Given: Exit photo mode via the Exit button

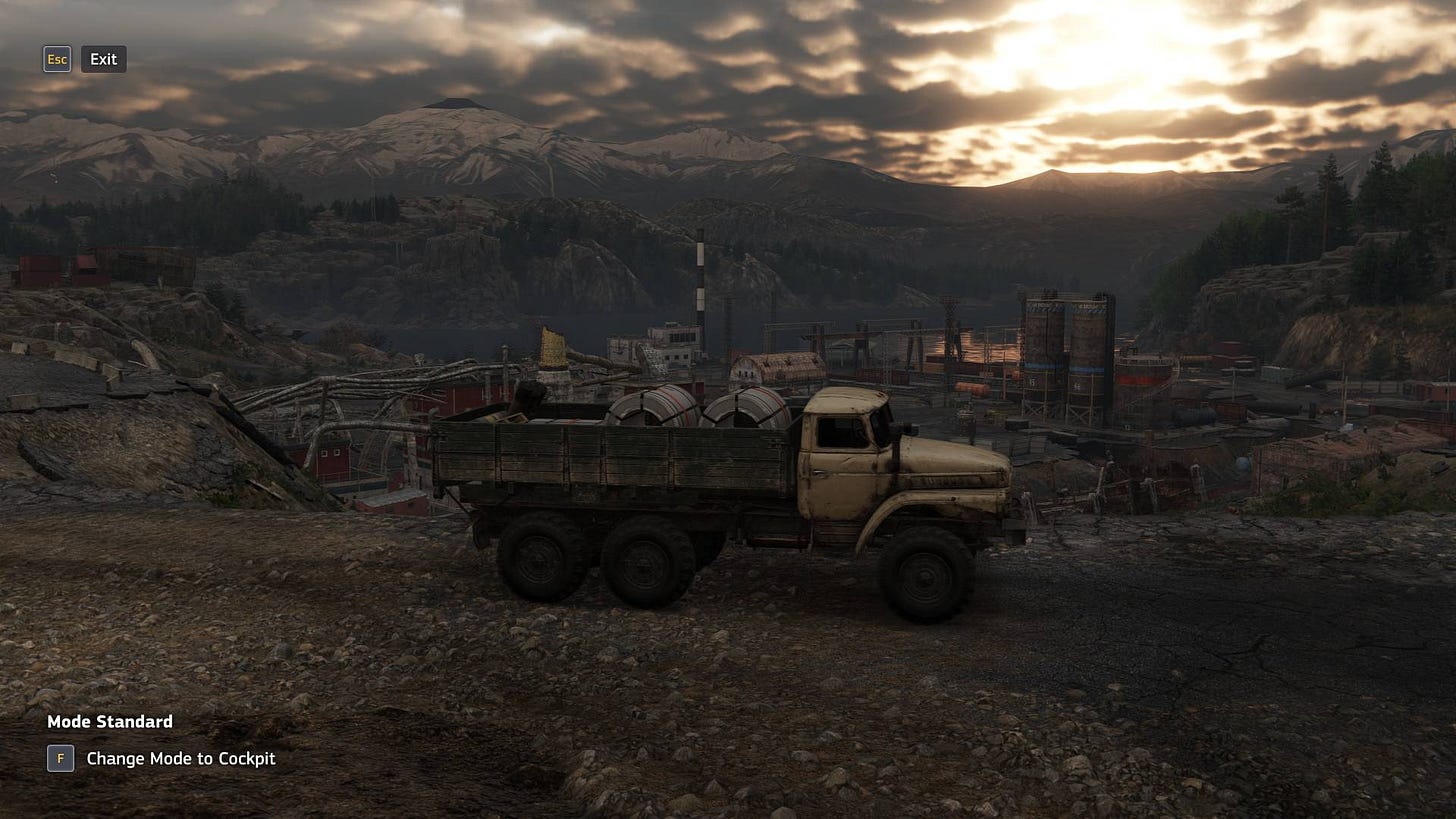Looking at the screenshot, I should coord(103,59).
